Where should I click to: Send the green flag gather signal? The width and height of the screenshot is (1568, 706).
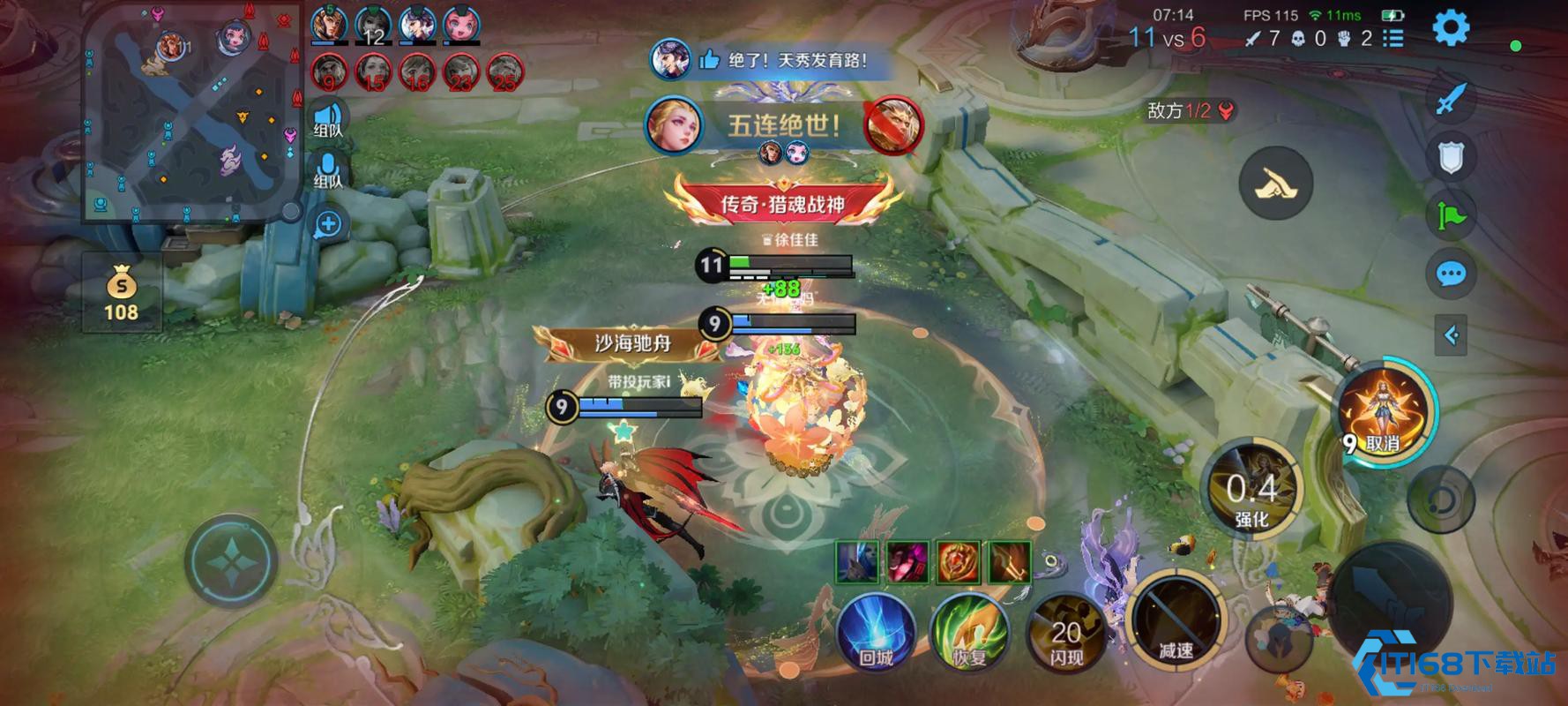1451,216
